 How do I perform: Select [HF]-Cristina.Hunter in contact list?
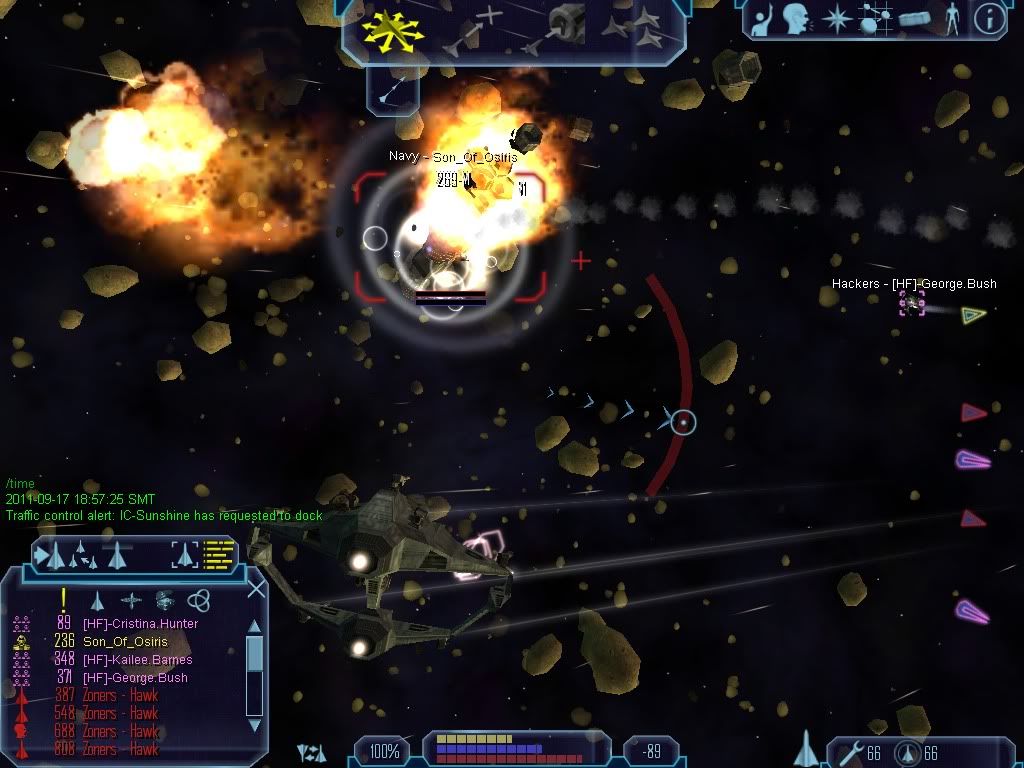tap(140, 624)
